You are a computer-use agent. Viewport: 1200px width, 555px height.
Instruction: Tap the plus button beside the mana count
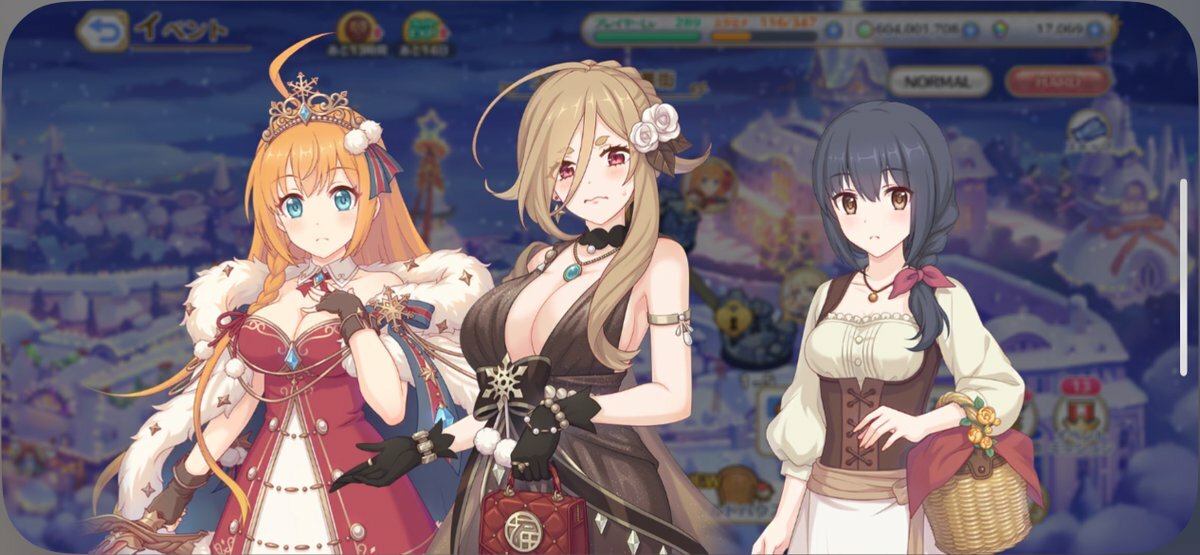(970, 30)
